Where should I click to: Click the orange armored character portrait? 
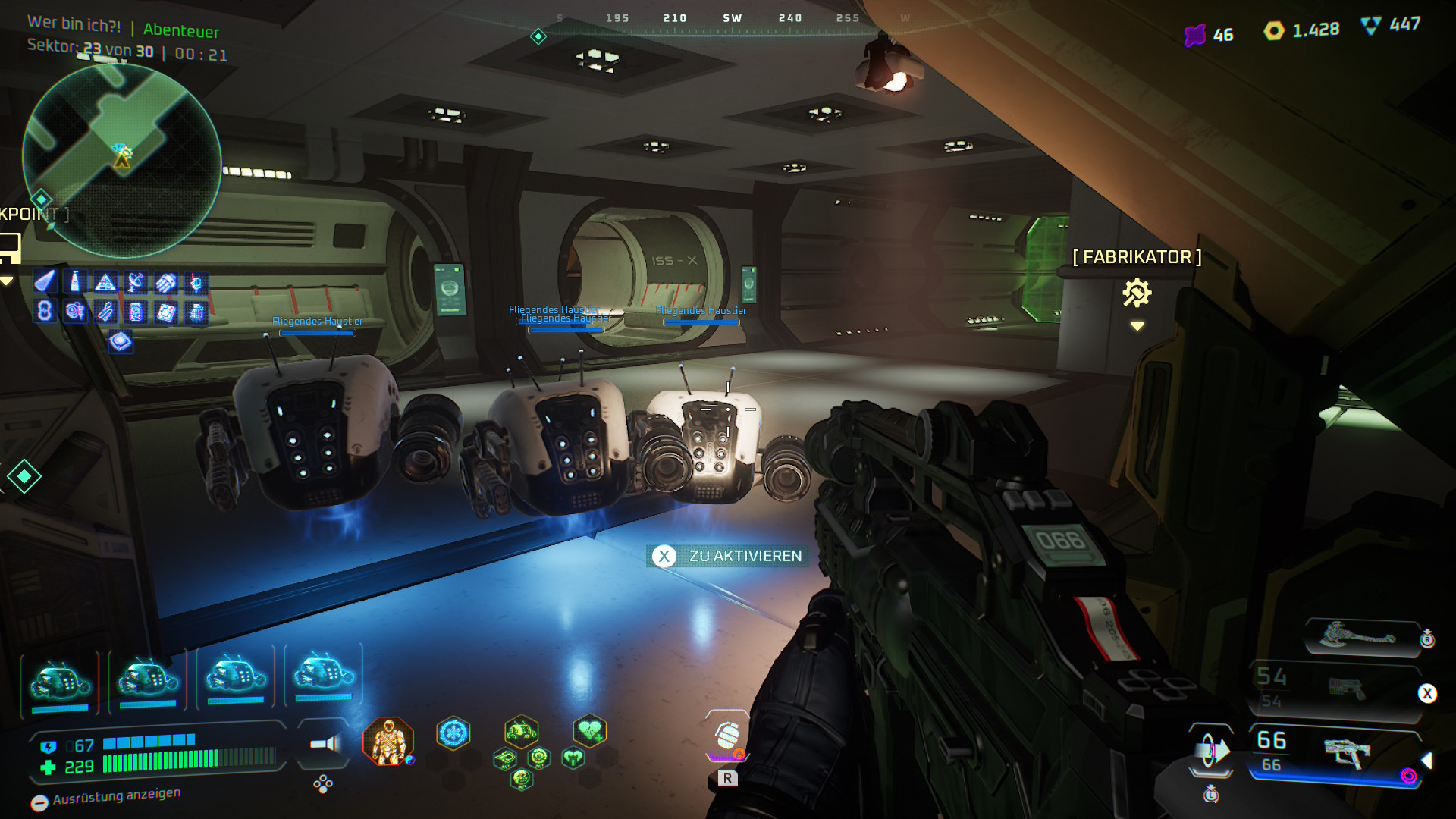(x=388, y=741)
